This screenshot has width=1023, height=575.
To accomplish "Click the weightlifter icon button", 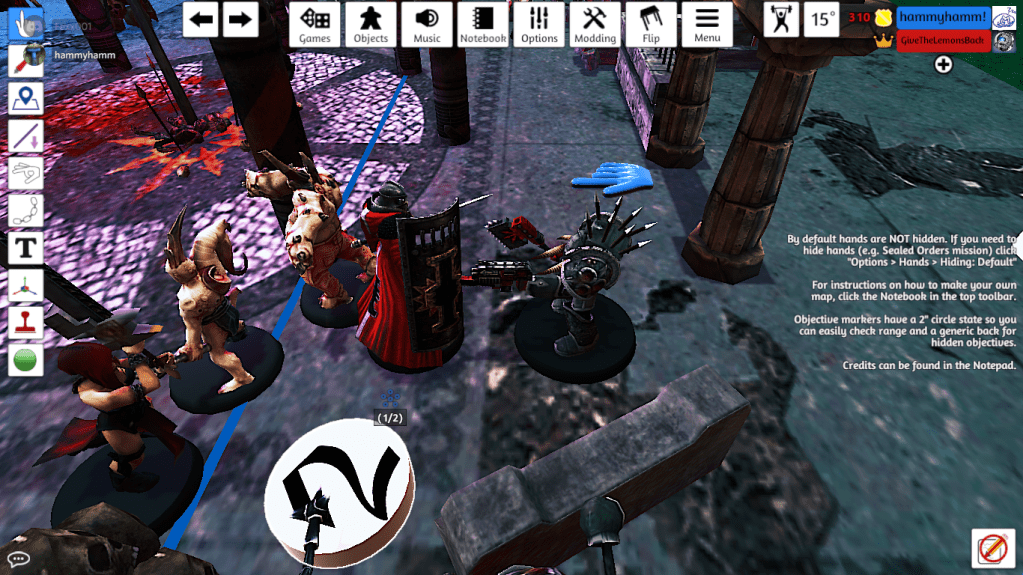I will (x=781, y=19).
